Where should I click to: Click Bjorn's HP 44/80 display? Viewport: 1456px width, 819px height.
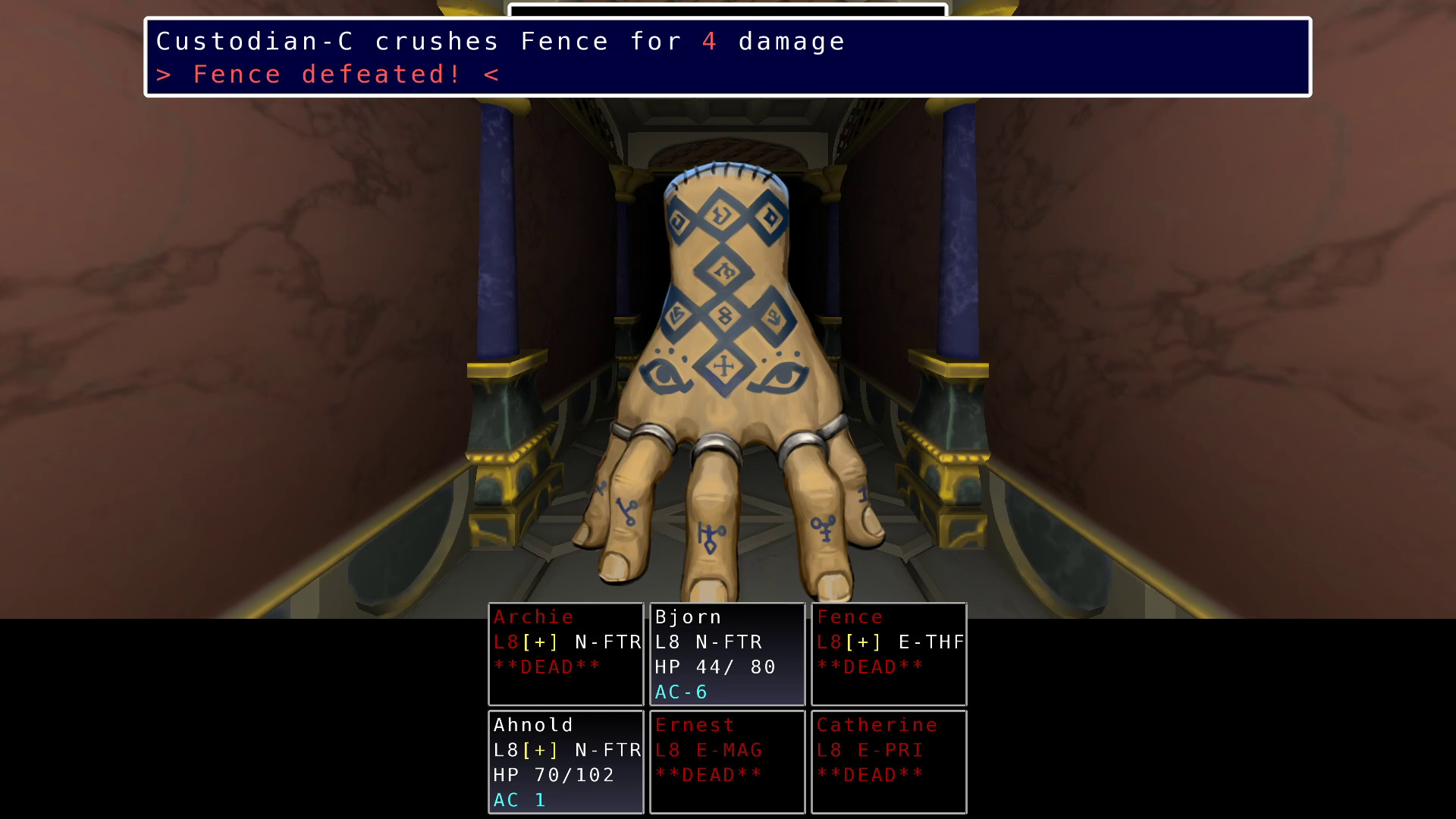click(x=714, y=667)
